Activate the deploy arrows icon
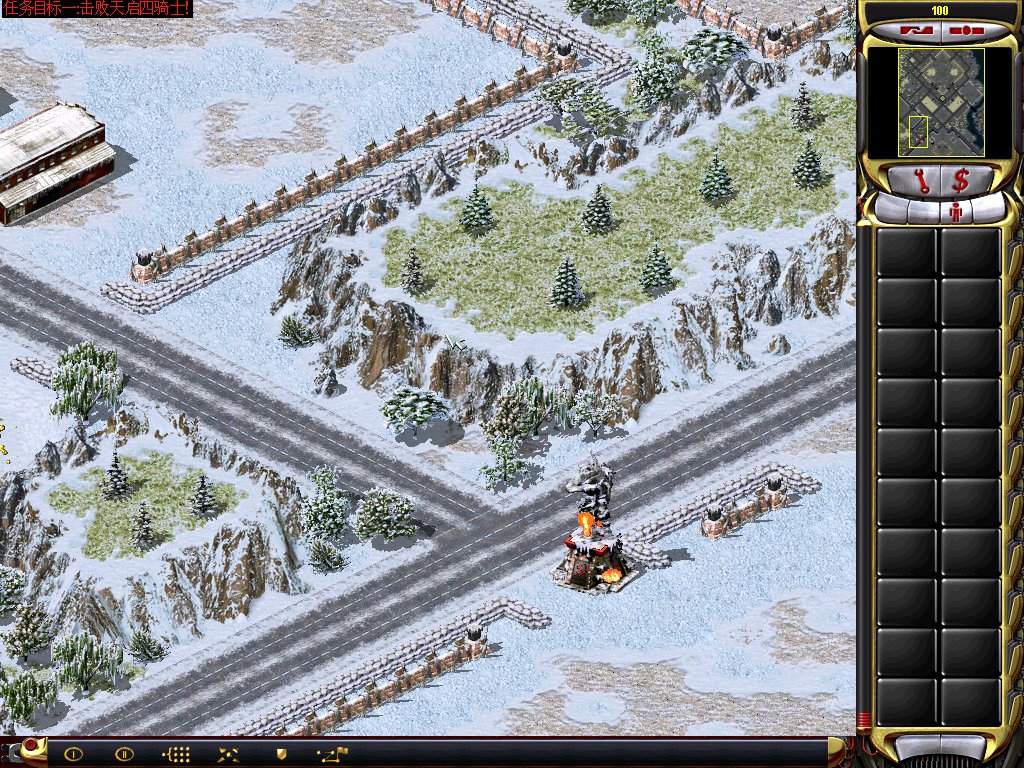The height and width of the screenshot is (768, 1024). pyautogui.click(x=228, y=754)
